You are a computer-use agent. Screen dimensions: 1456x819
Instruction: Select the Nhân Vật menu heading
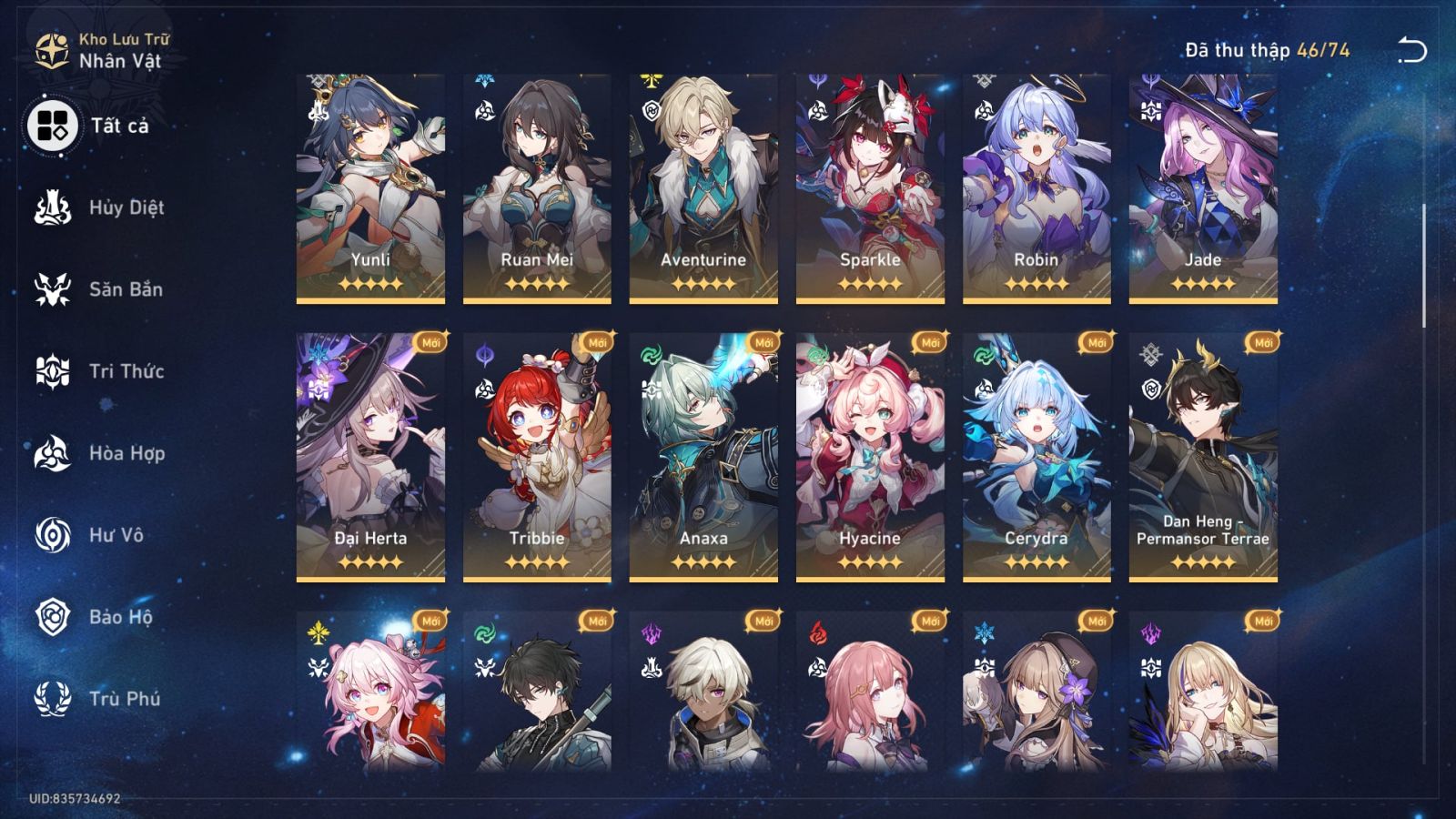(121, 61)
